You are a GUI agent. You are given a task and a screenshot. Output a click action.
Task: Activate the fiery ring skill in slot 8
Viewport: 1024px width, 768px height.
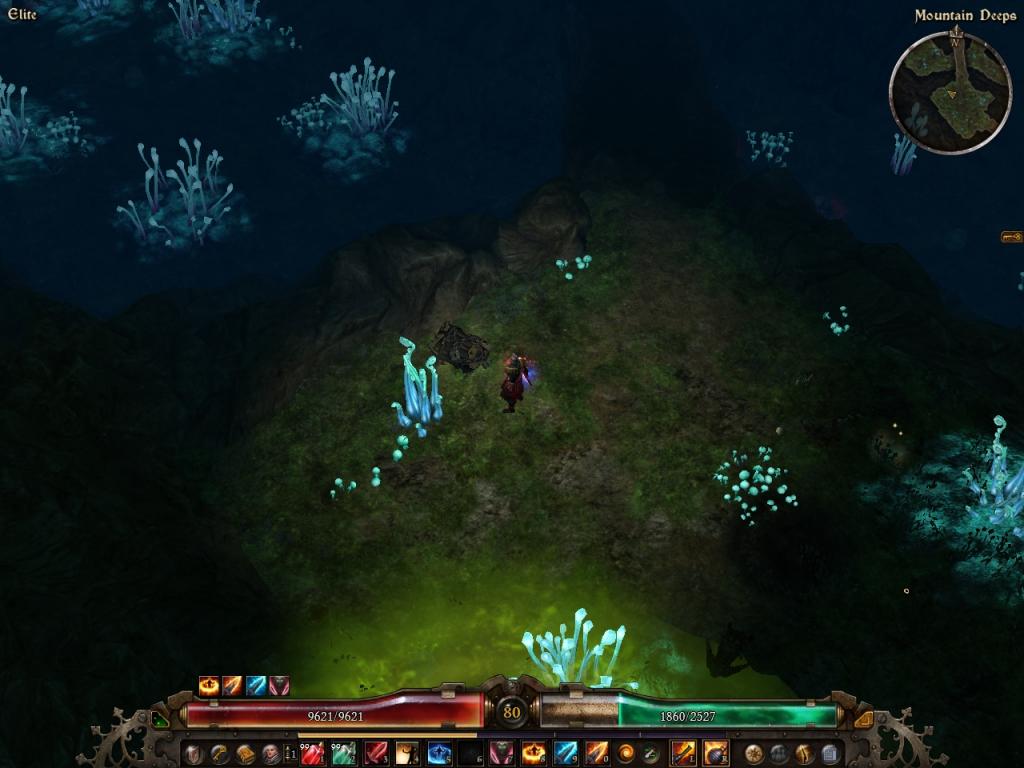click(x=534, y=753)
